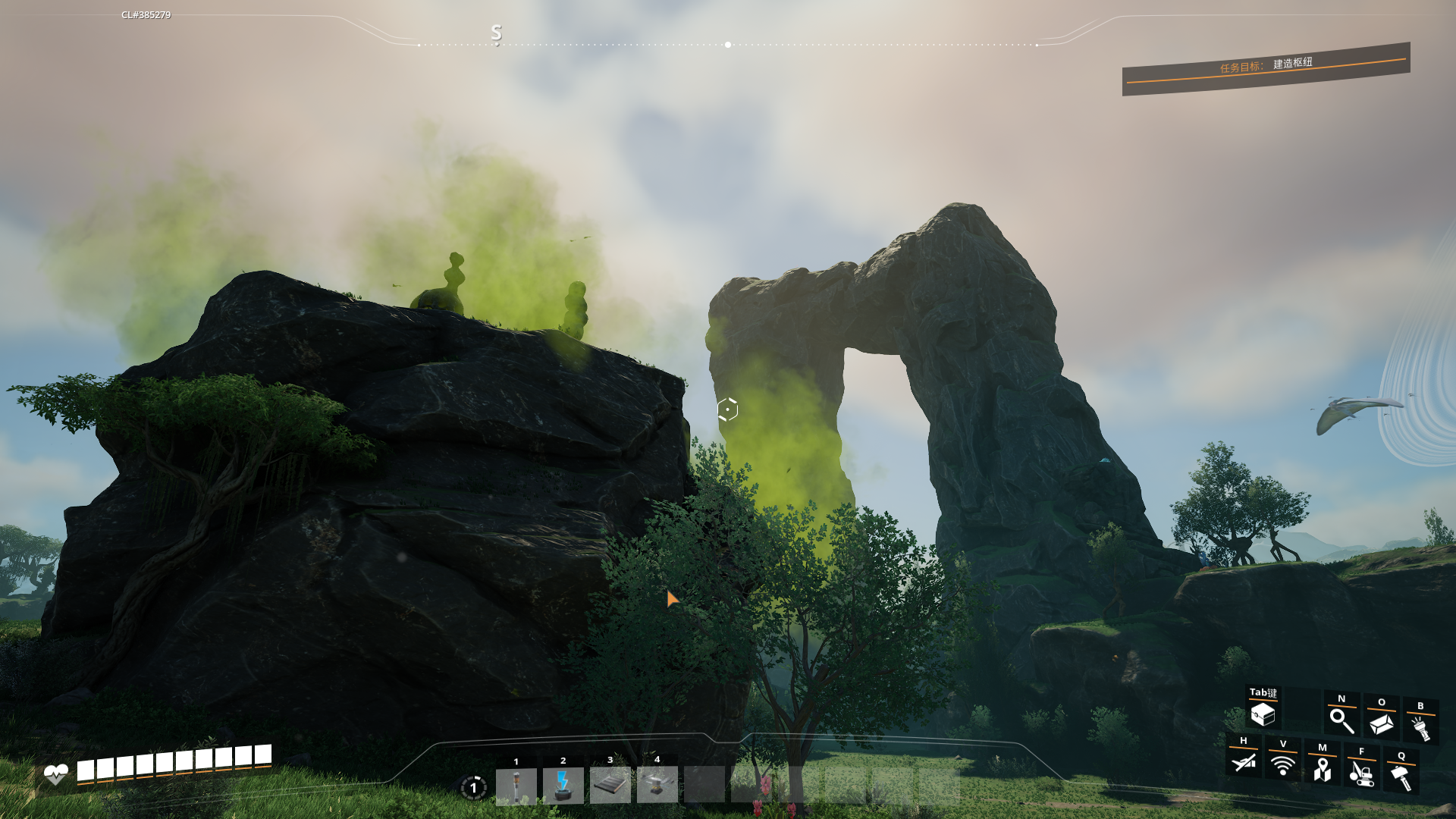Pick the drone item in hotbar slot 4

(657, 785)
